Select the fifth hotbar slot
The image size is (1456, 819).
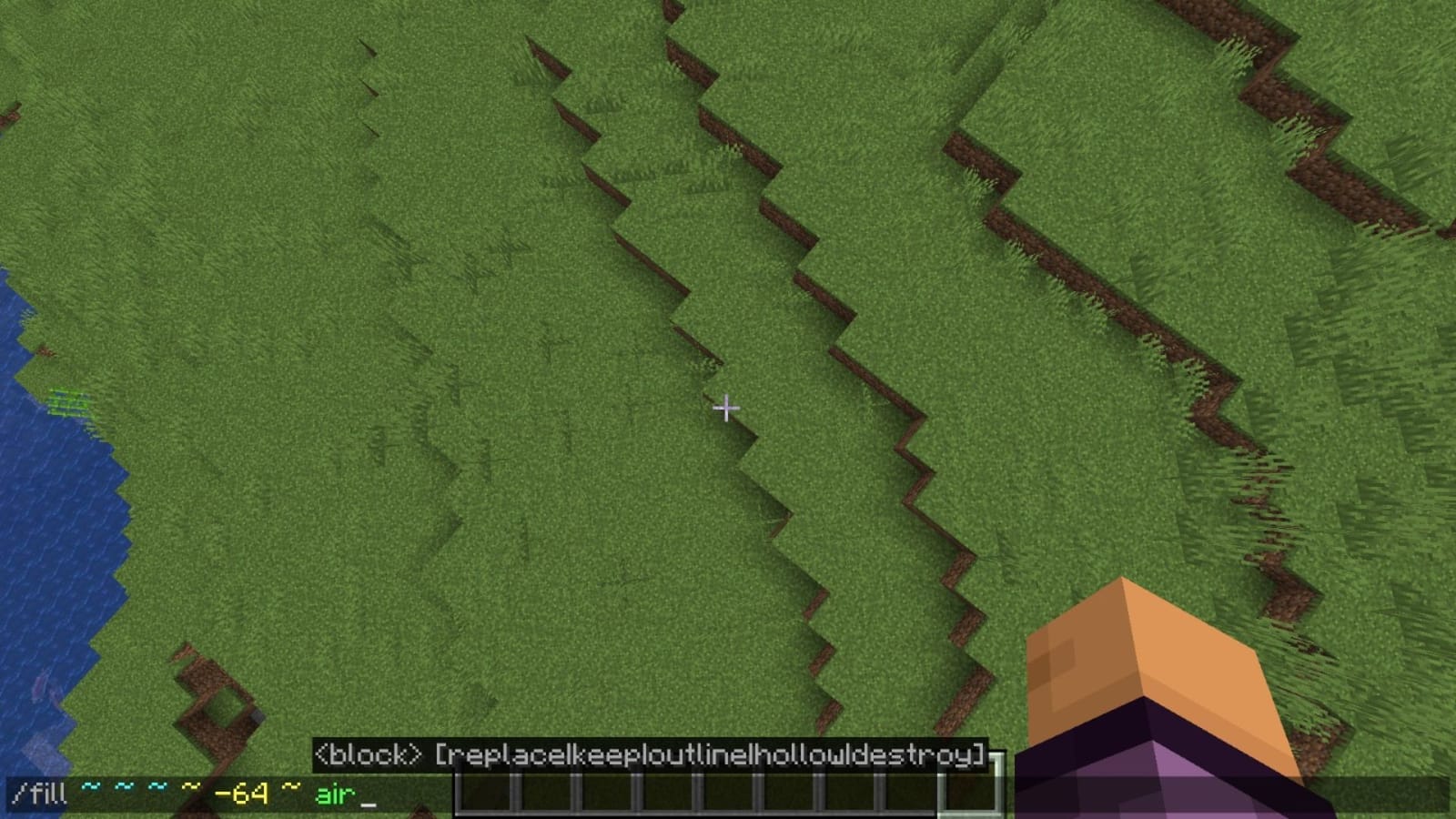point(724,795)
